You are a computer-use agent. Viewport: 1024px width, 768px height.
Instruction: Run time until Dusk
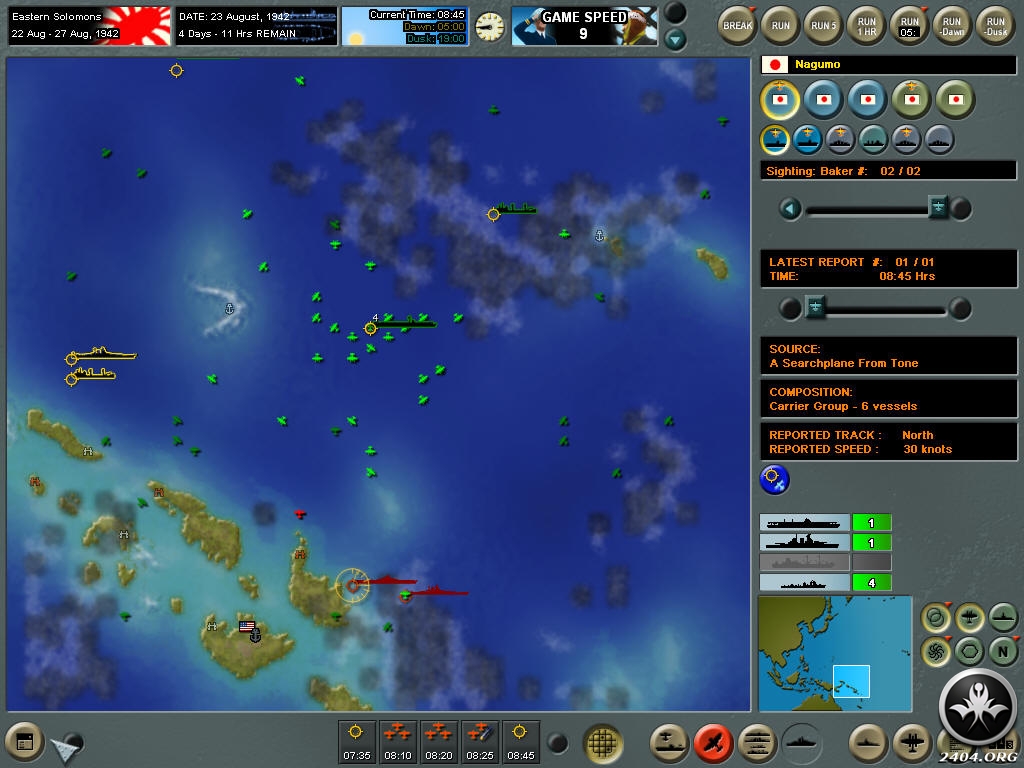[x=995, y=24]
